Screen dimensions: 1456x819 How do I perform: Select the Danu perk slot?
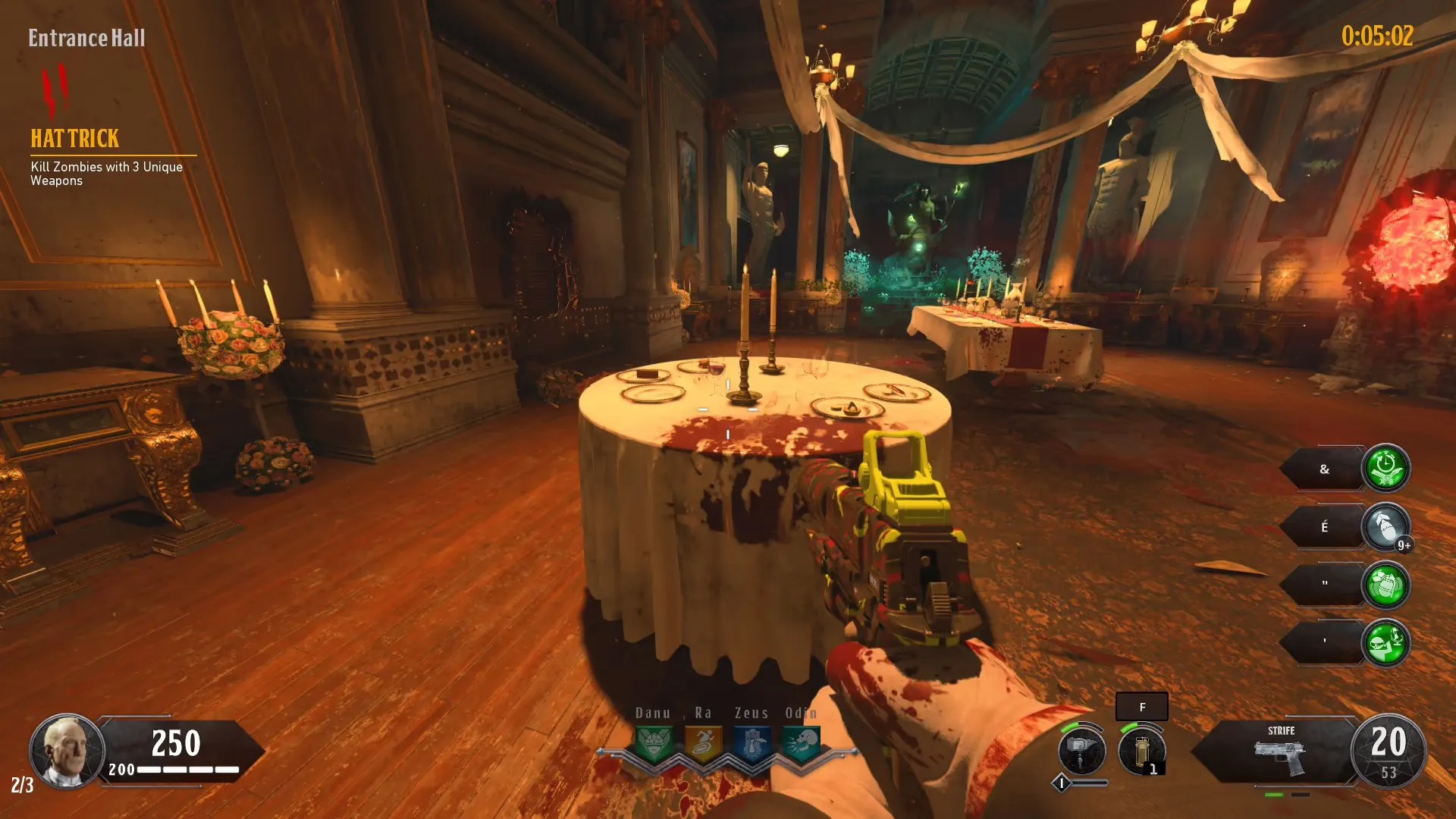(x=653, y=744)
